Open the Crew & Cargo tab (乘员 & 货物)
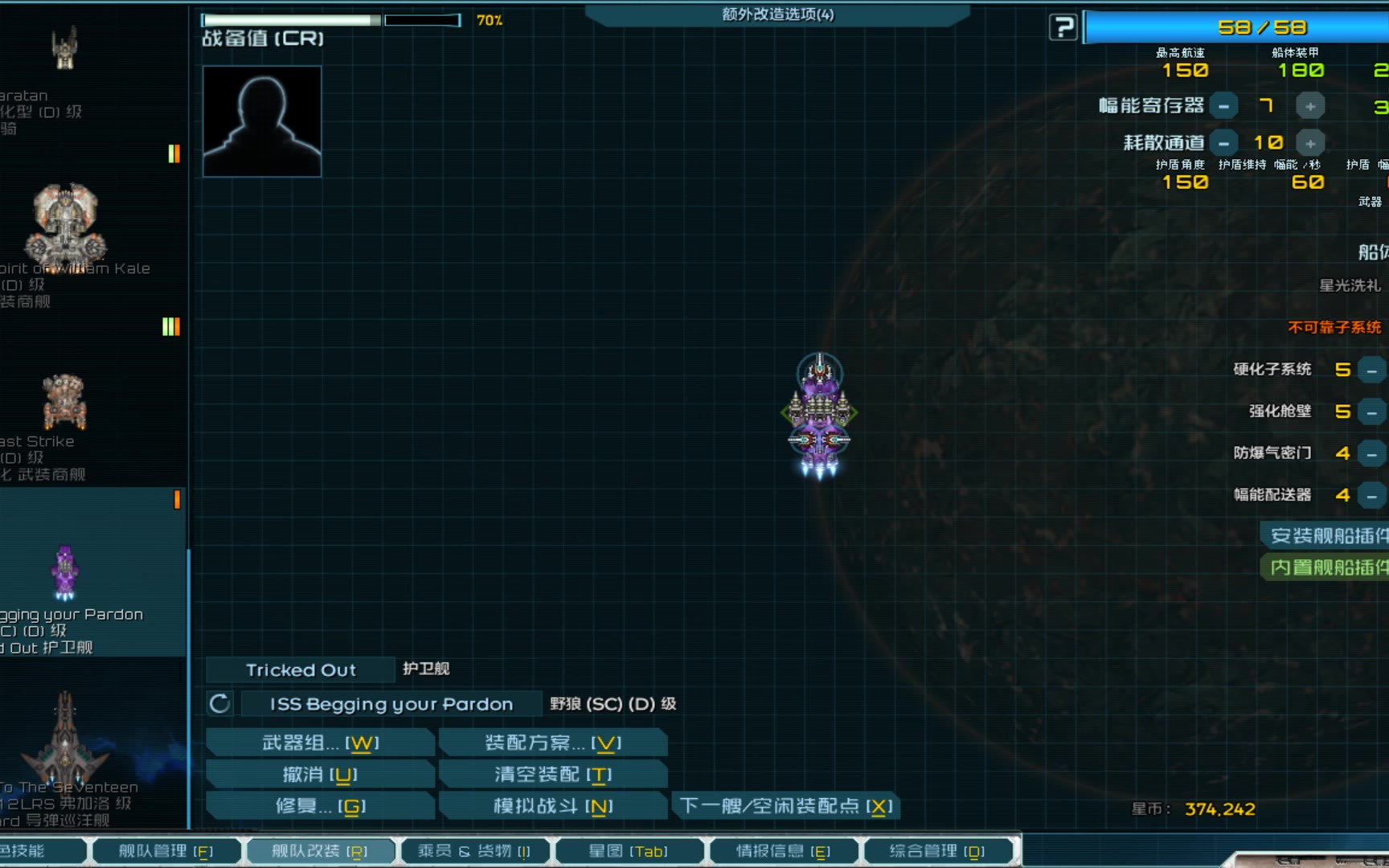The height and width of the screenshot is (868, 1389). click(x=473, y=851)
